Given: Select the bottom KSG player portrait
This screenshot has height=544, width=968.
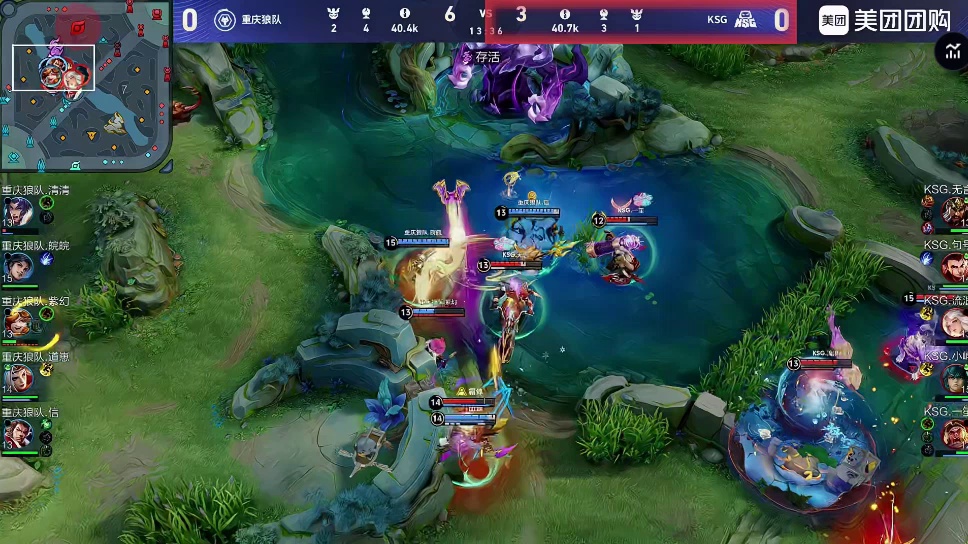Looking at the screenshot, I should 952,433.
